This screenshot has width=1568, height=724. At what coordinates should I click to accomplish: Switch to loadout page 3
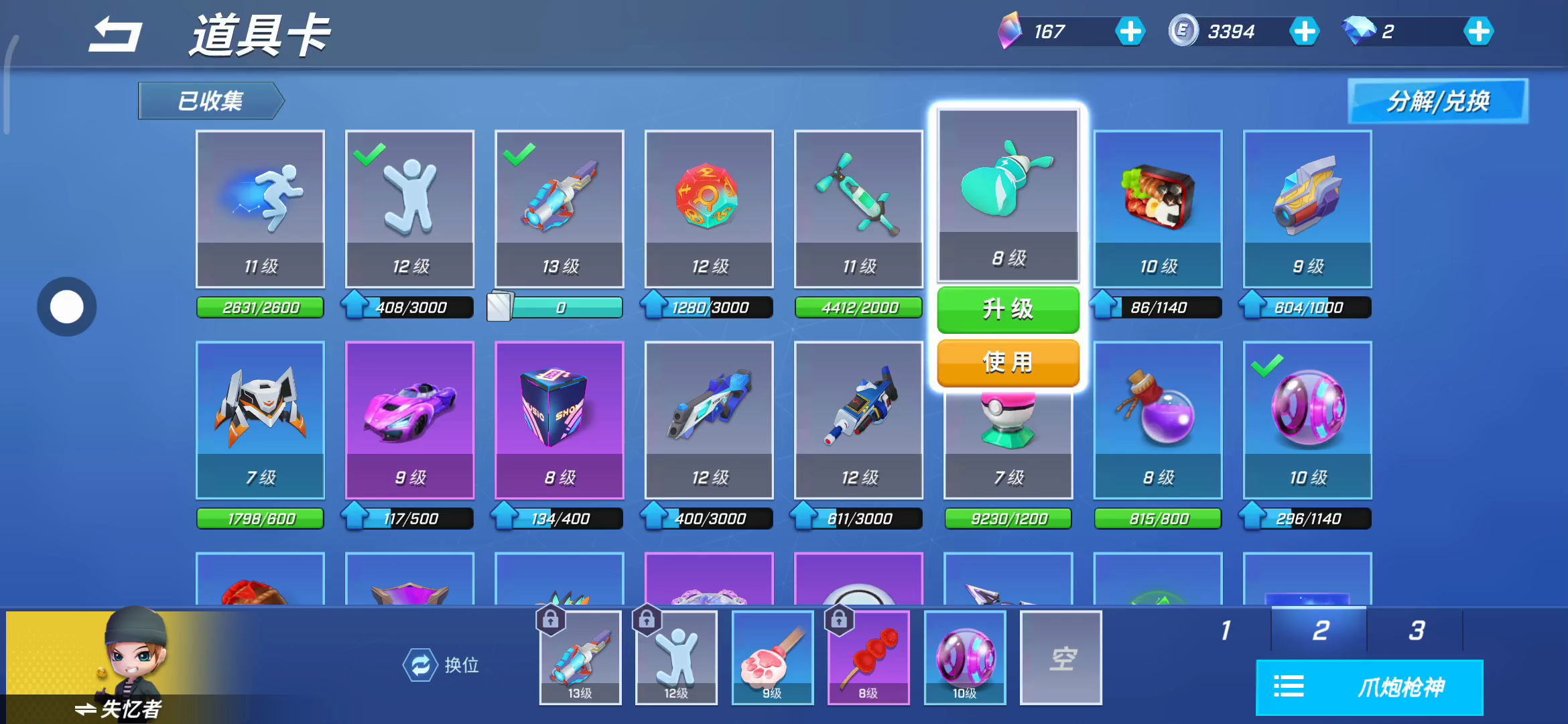[x=1416, y=630]
